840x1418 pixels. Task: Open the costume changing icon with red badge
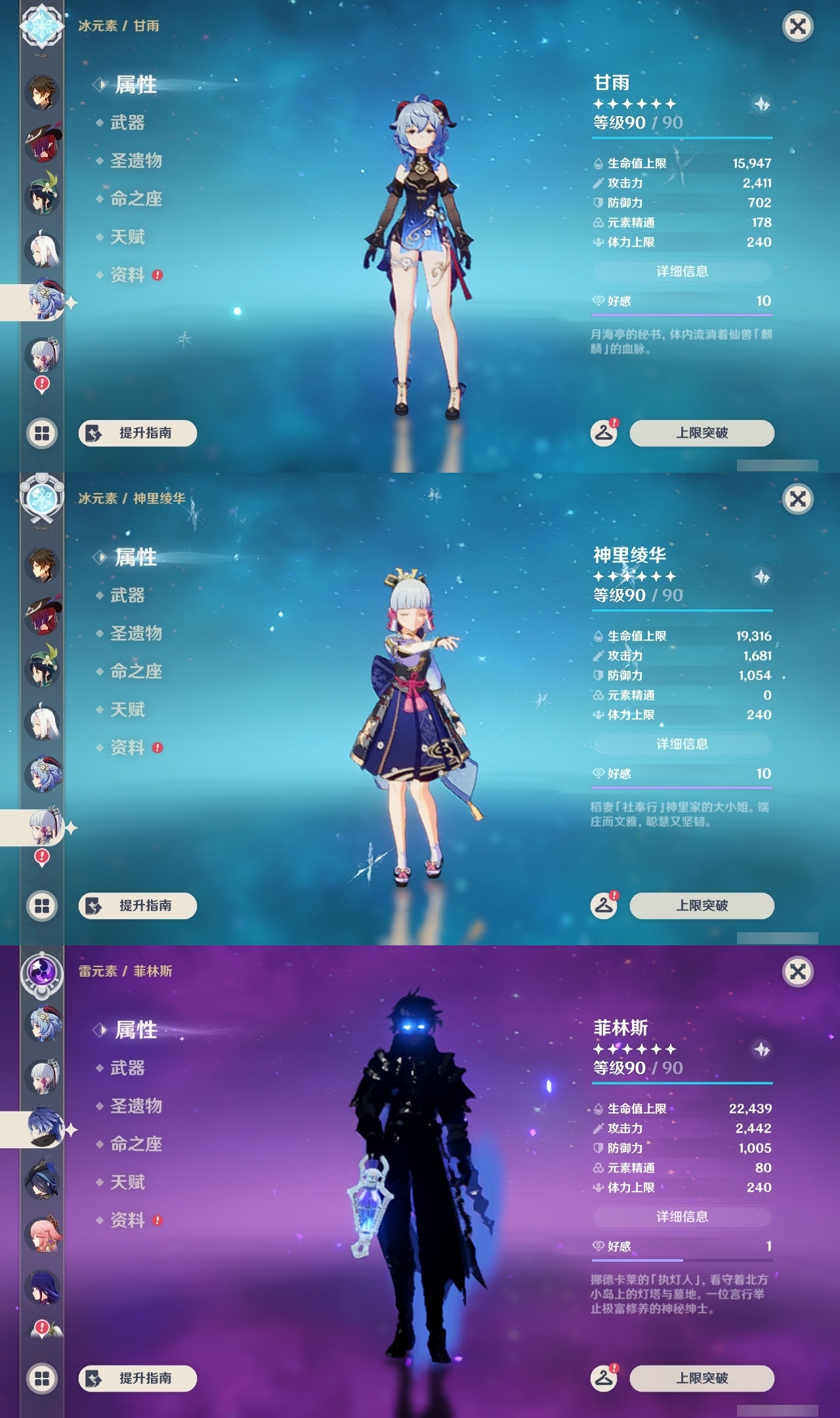[x=604, y=433]
